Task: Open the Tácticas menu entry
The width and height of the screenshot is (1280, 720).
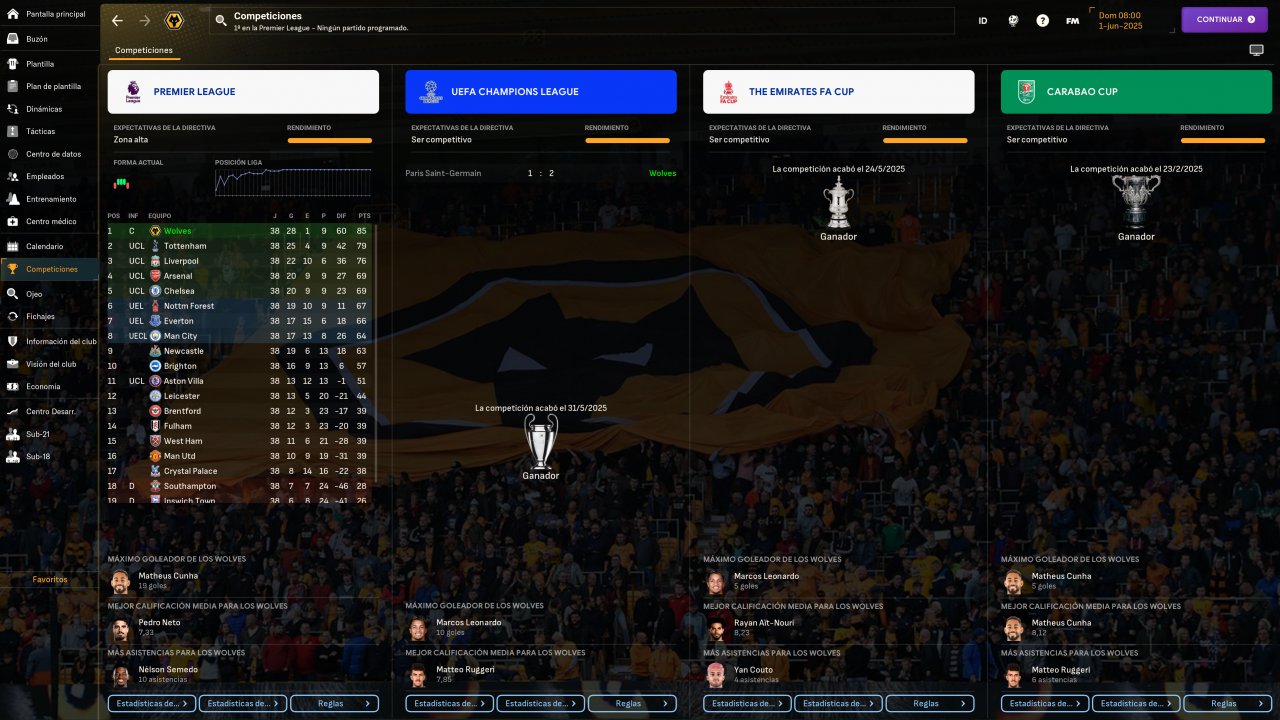Action: pyautogui.click(x=40, y=131)
